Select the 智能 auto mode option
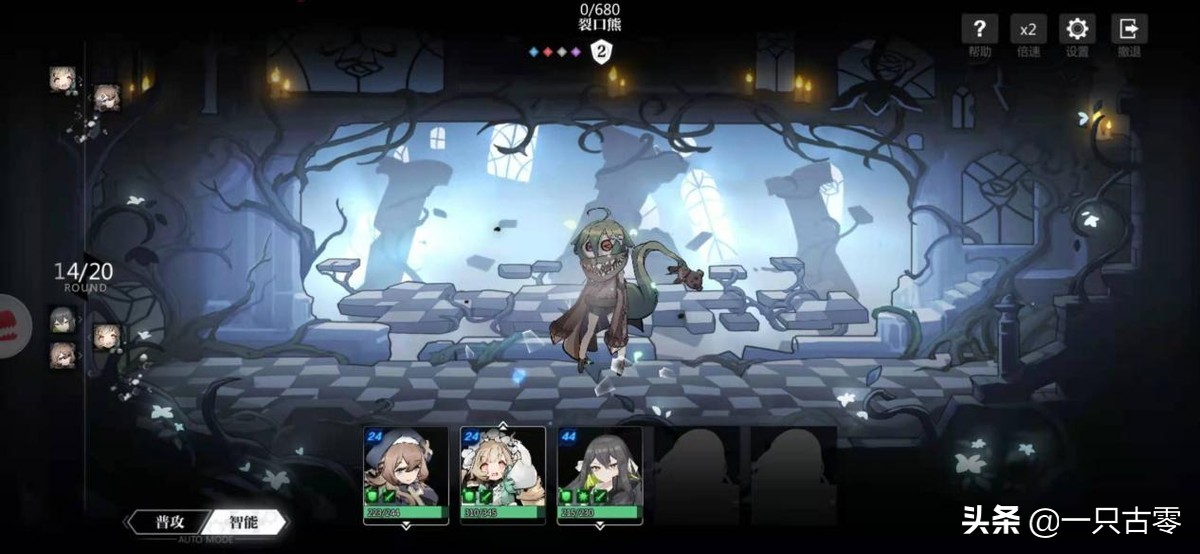Screen dimensions: 1200x554 (x=243, y=522)
